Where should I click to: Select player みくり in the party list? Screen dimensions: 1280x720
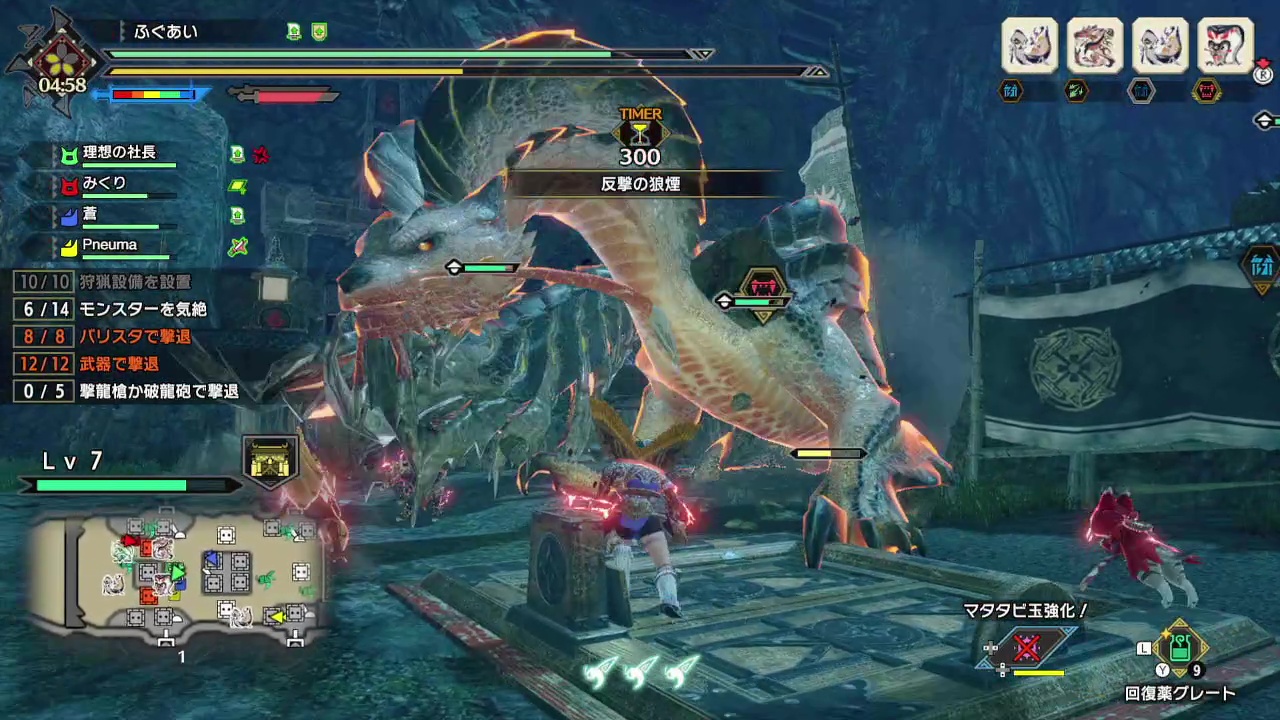point(105,184)
